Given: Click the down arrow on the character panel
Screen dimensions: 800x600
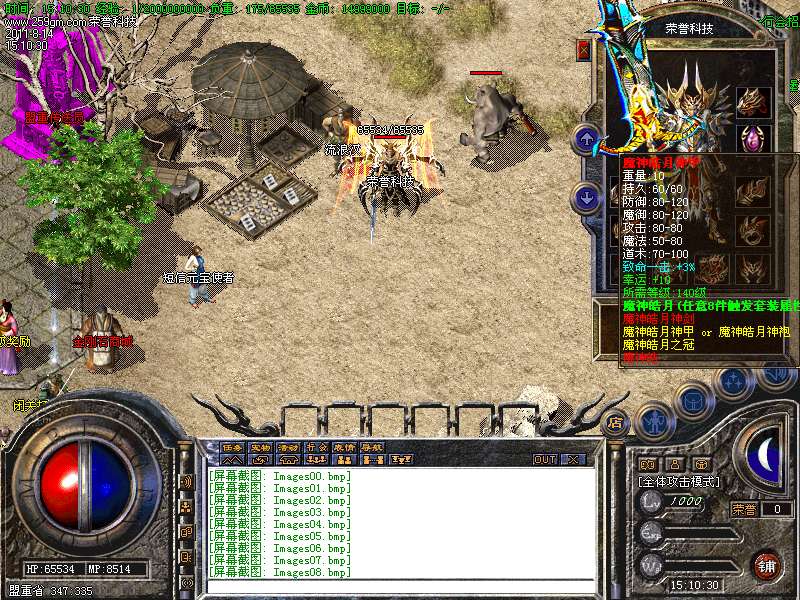Looking at the screenshot, I should point(587,197).
